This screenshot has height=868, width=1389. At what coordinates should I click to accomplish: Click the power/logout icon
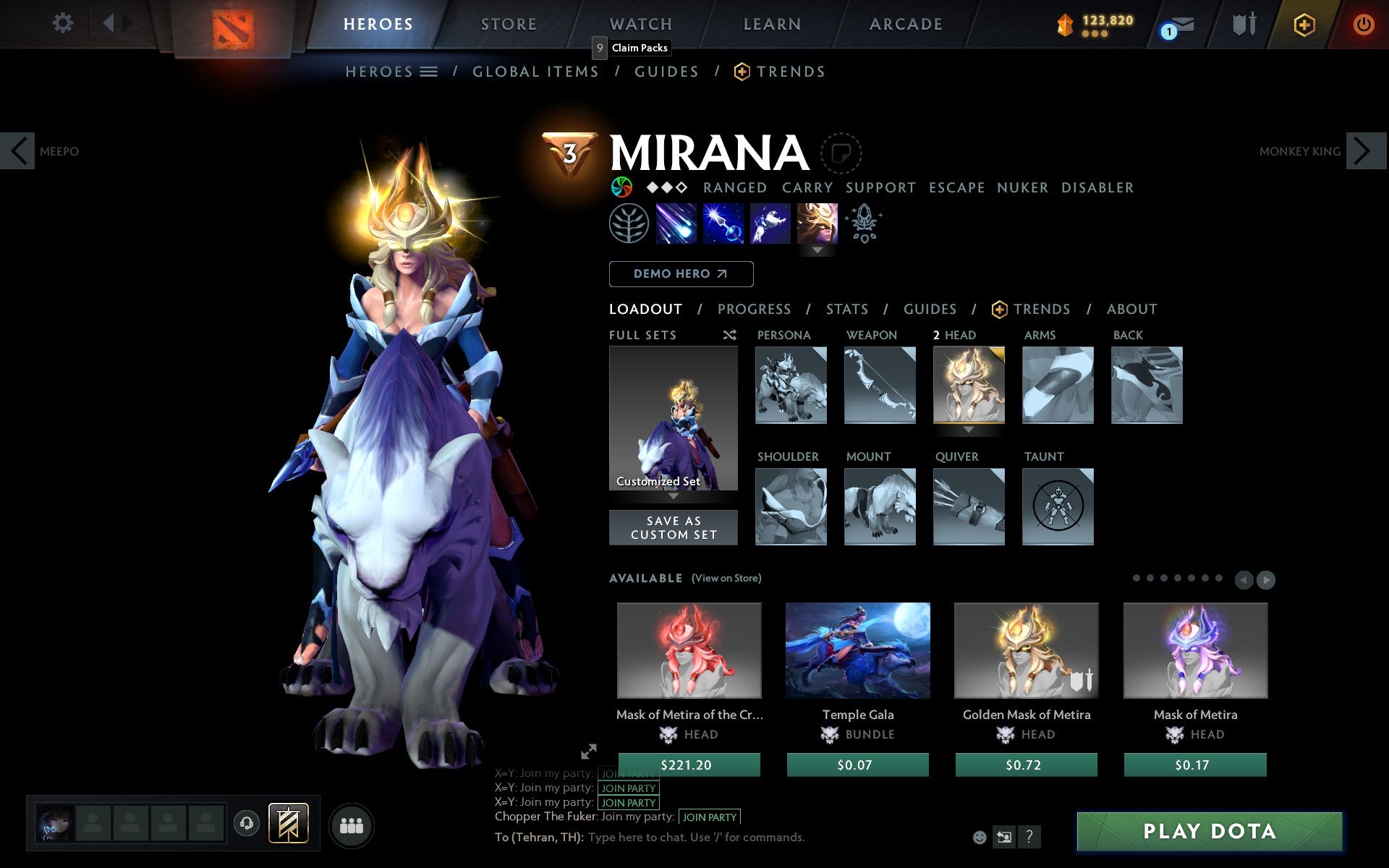tap(1365, 24)
